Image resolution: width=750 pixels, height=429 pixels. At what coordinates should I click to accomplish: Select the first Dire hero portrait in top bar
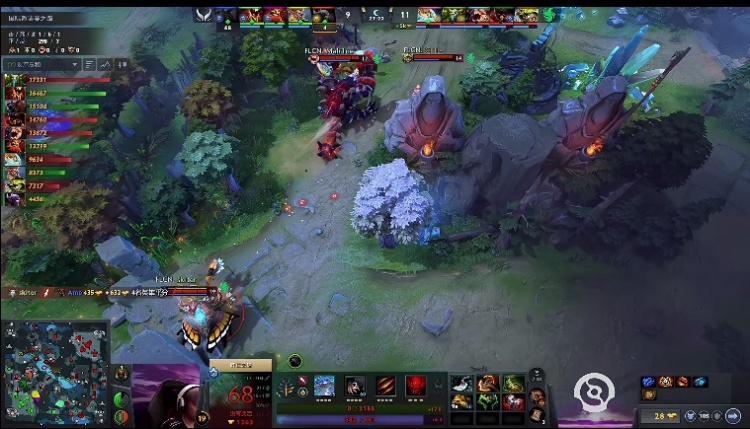[428, 15]
